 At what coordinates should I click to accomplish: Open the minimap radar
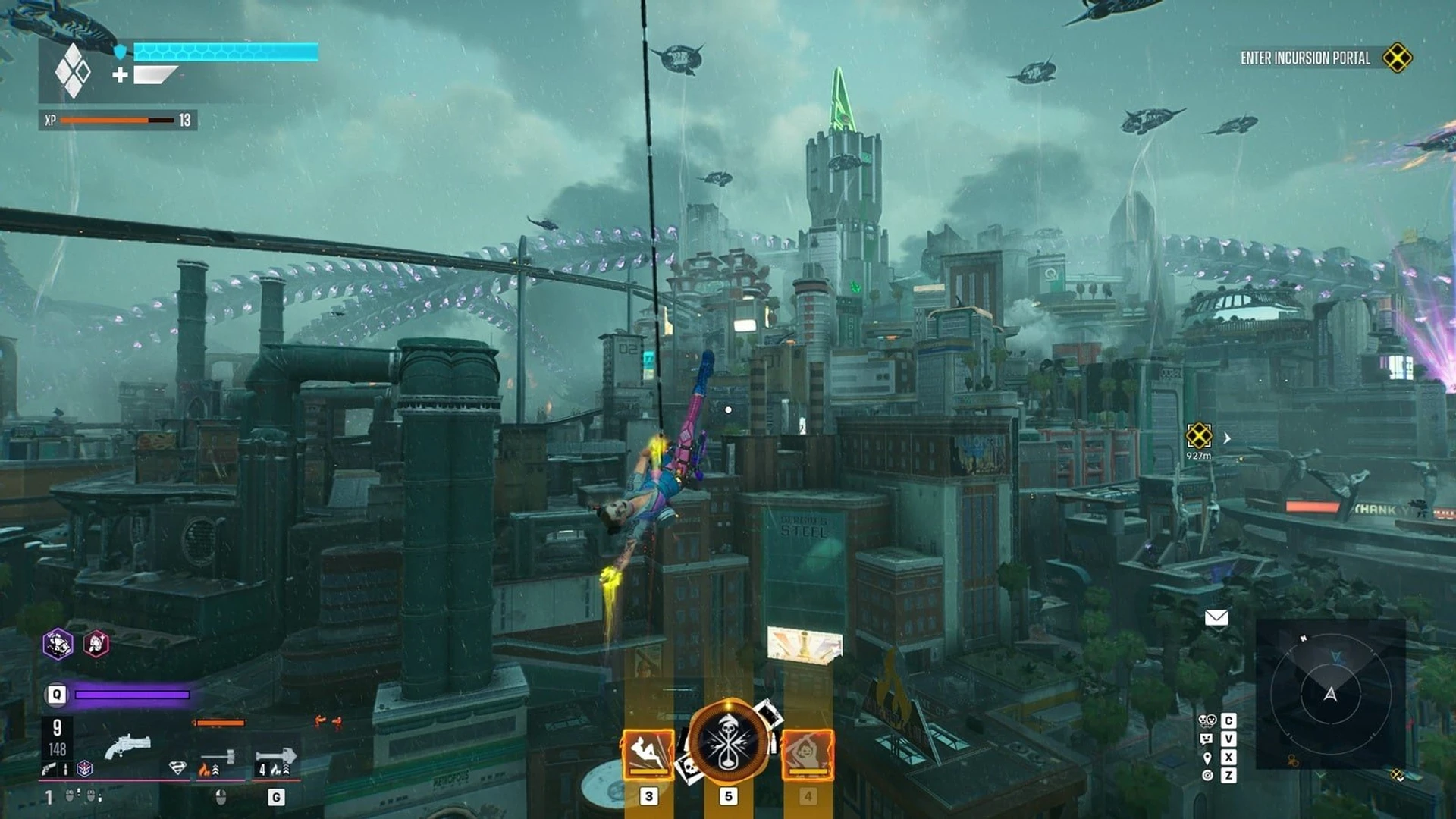pyautogui.click(x=1330, y=693)
